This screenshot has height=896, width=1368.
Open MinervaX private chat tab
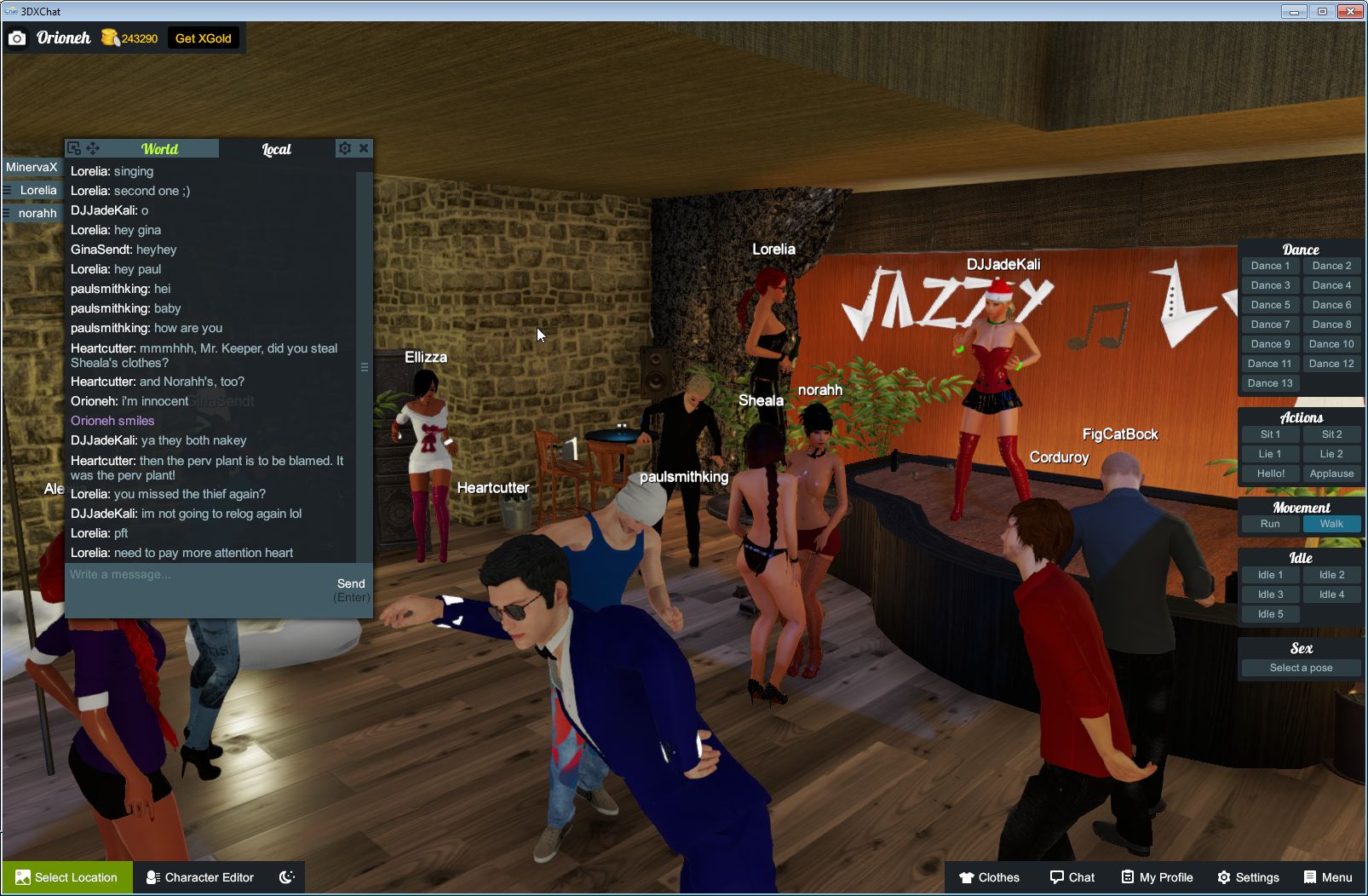(32, 167)
